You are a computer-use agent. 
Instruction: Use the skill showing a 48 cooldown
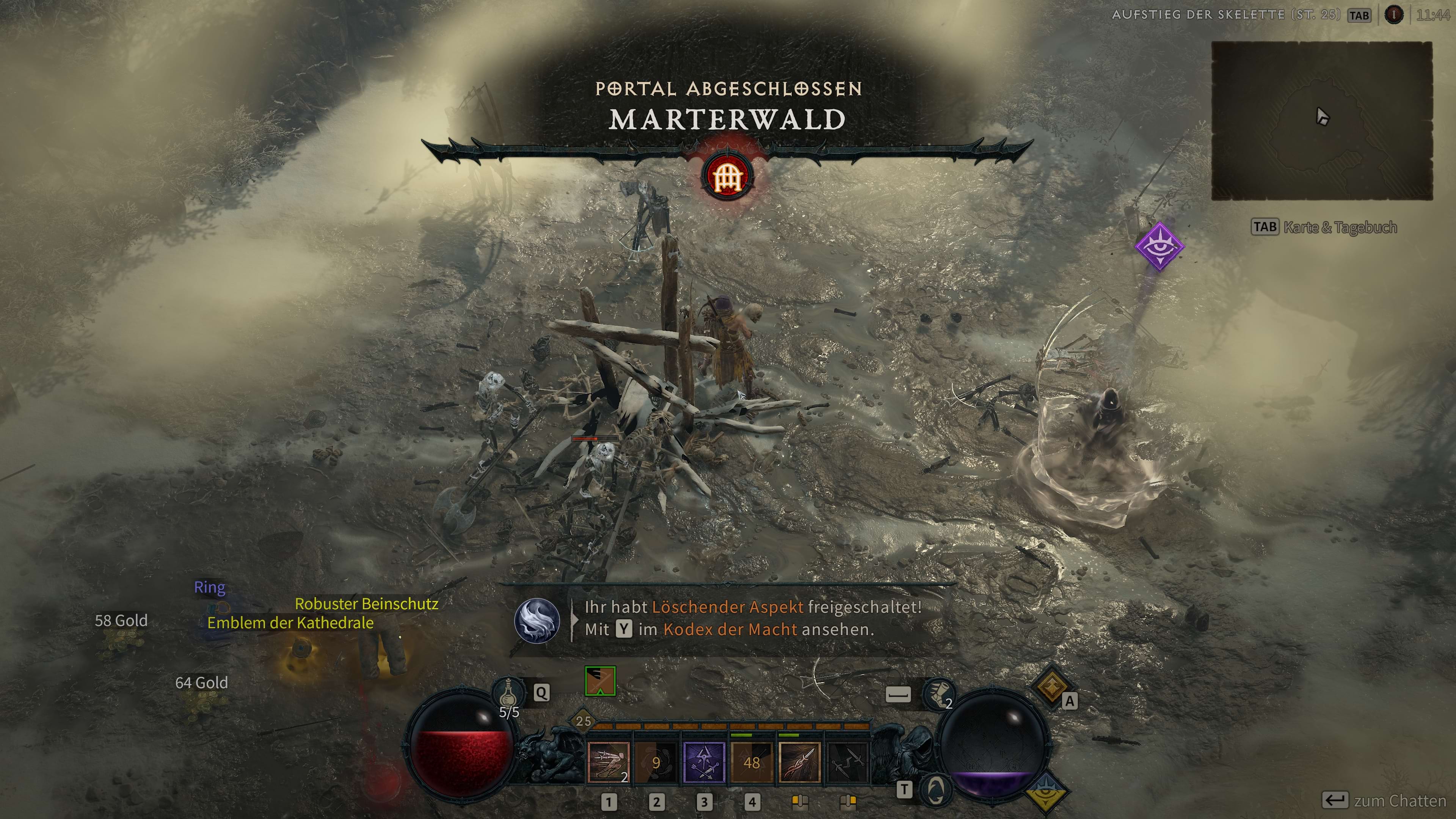pyautogui.click(x=751, y=763)
